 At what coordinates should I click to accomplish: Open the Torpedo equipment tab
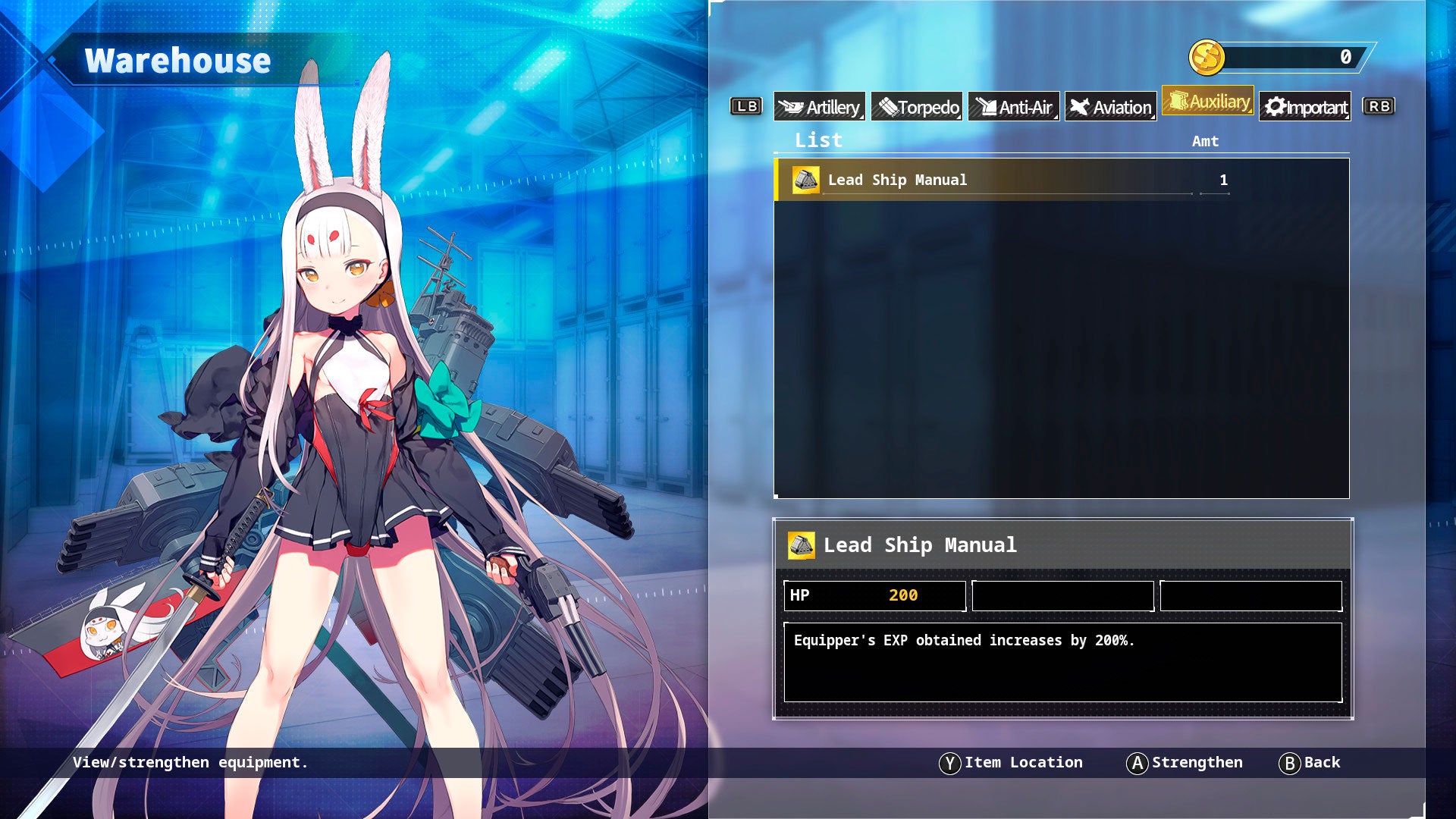917,107
